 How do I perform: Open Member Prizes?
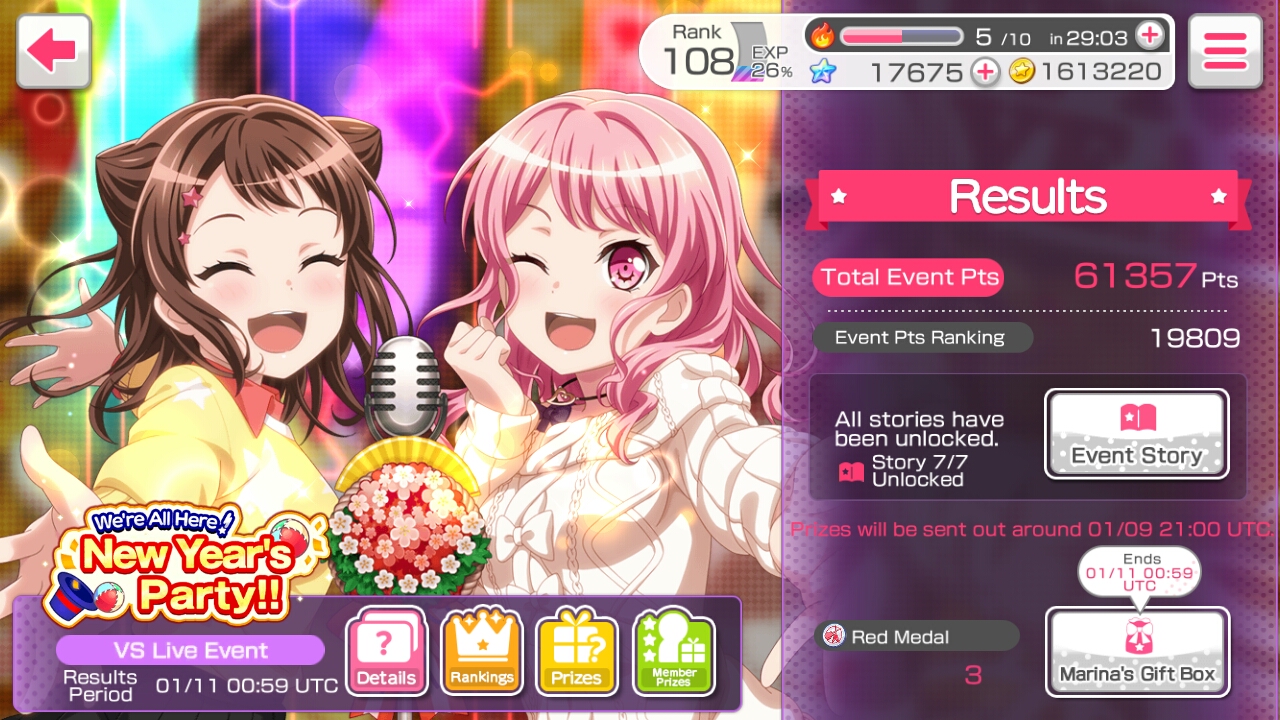pyautogui.click(x=674, y=652)
